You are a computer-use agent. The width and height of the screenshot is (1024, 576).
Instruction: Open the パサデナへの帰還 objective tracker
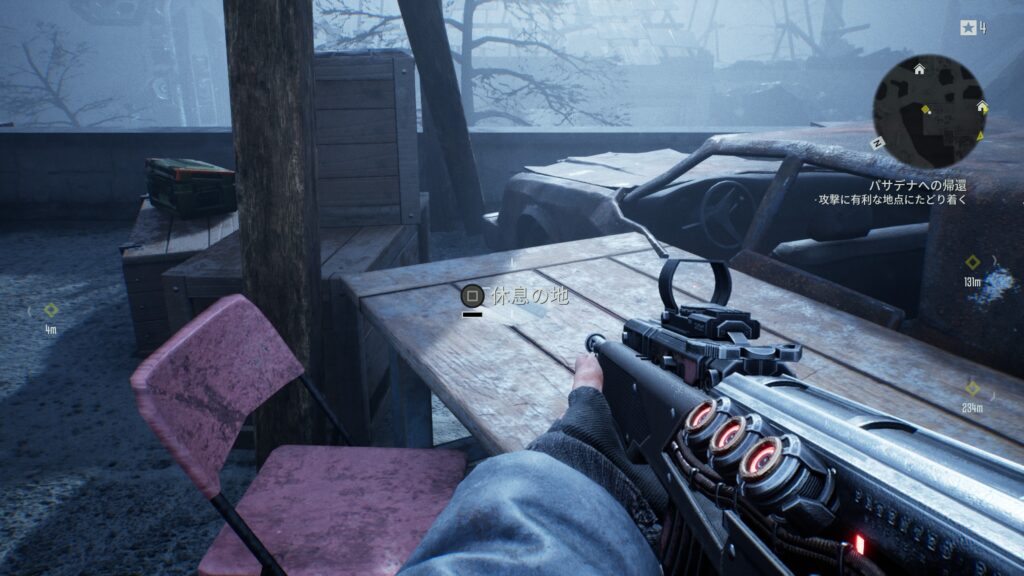coord(917,185)
